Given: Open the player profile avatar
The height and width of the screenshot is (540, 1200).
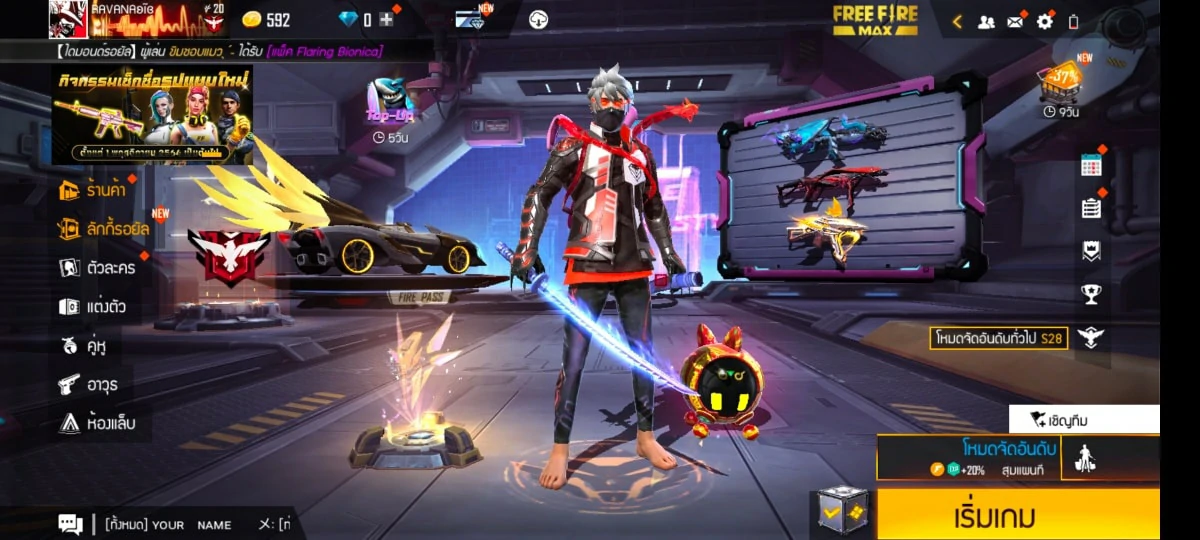Looking at the screenshot, I should click(68, 19).
